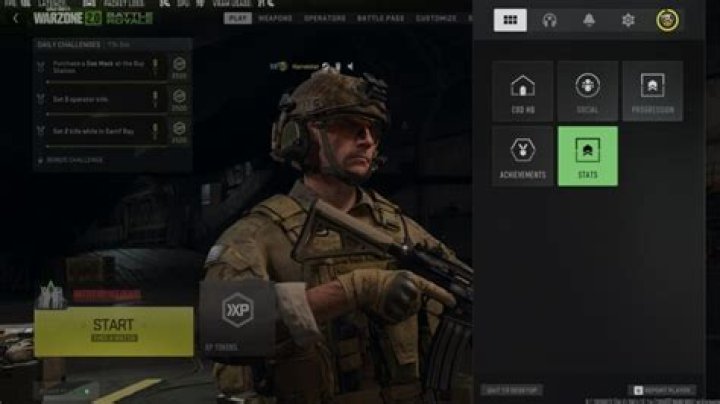The height and width of the screenshot is (404, 720).
Task: Open the XP Tokens tile
Action: tap(238, 318)
